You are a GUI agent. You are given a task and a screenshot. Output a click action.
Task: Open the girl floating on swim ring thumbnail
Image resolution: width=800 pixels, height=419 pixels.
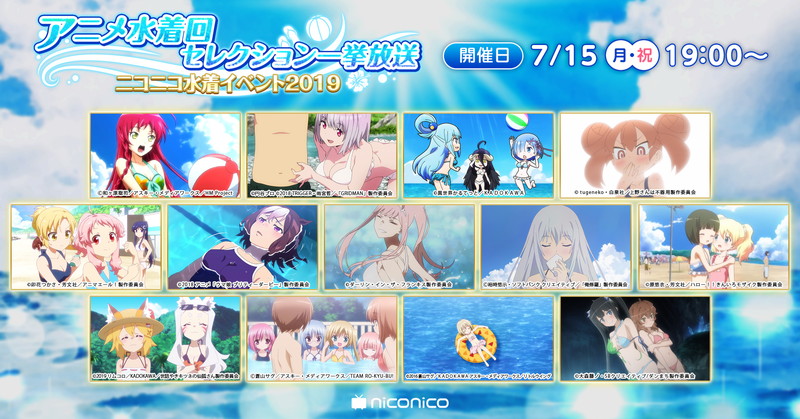pos(478,333)
